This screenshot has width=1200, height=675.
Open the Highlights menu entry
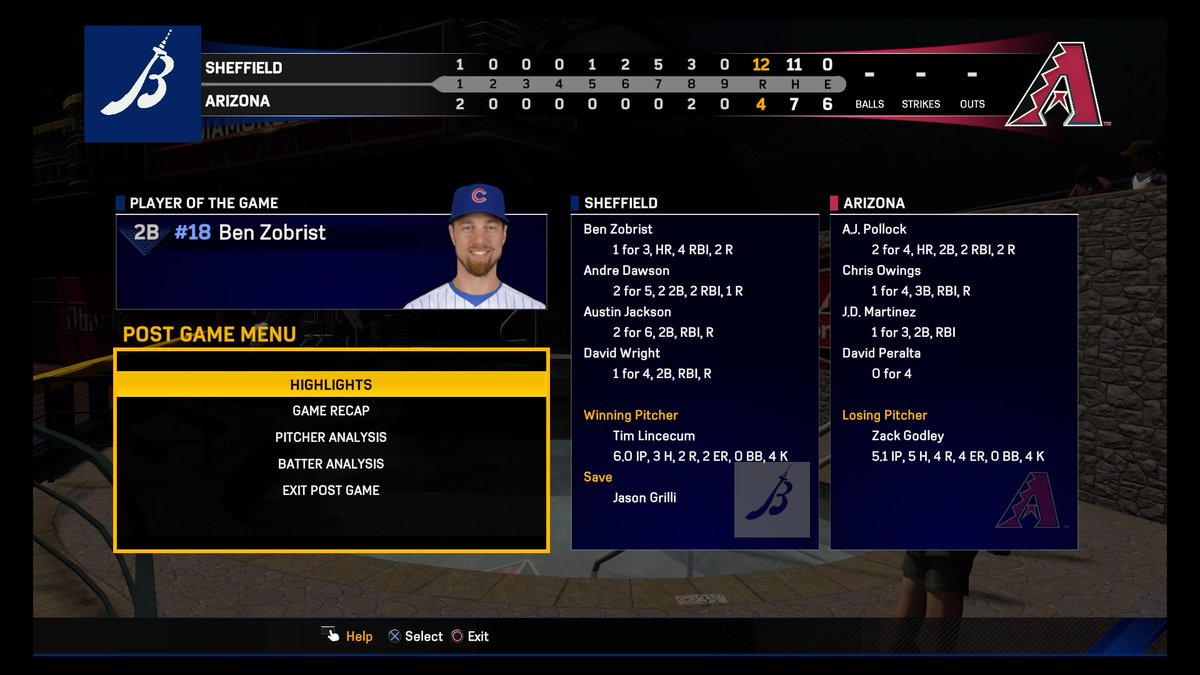(331, 385)
